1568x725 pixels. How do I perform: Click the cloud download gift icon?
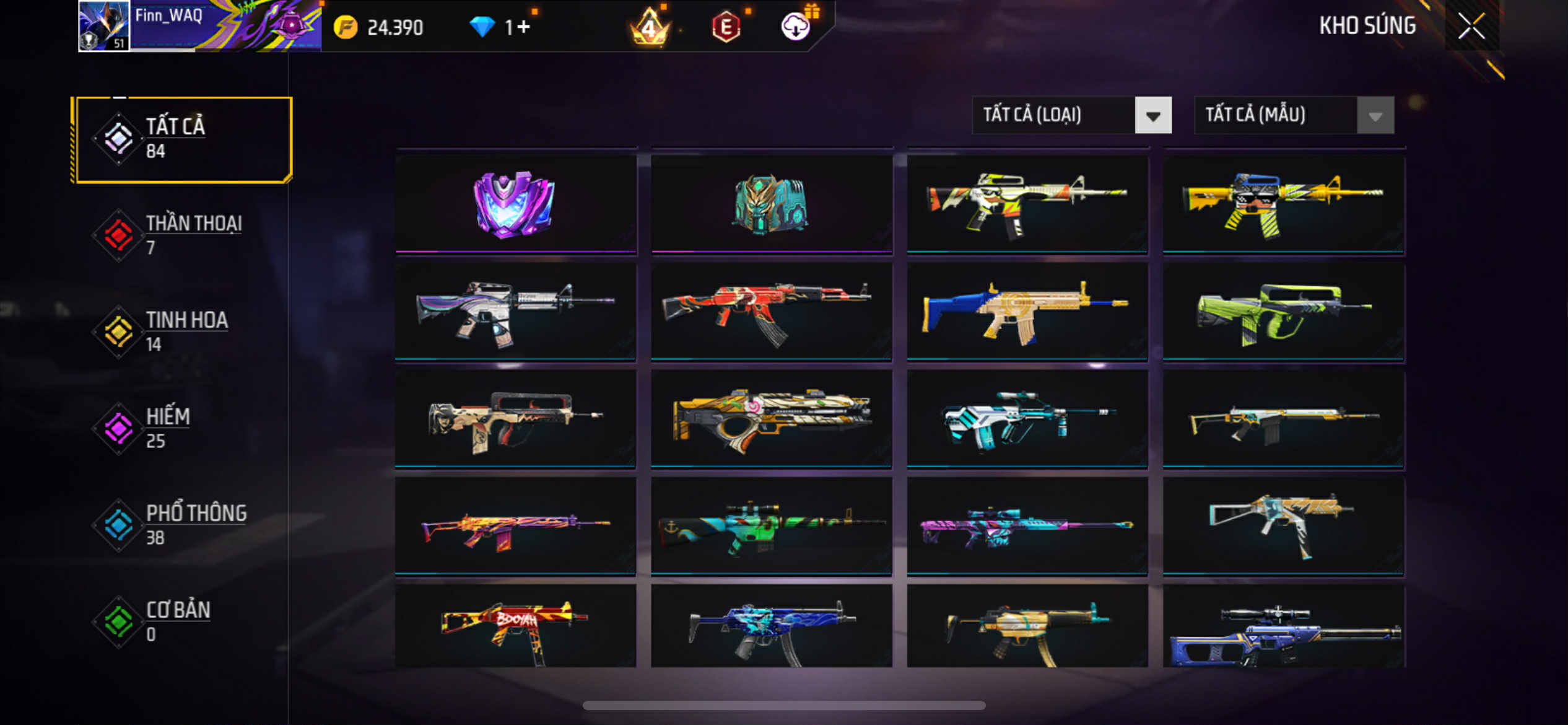click(796, 27)
